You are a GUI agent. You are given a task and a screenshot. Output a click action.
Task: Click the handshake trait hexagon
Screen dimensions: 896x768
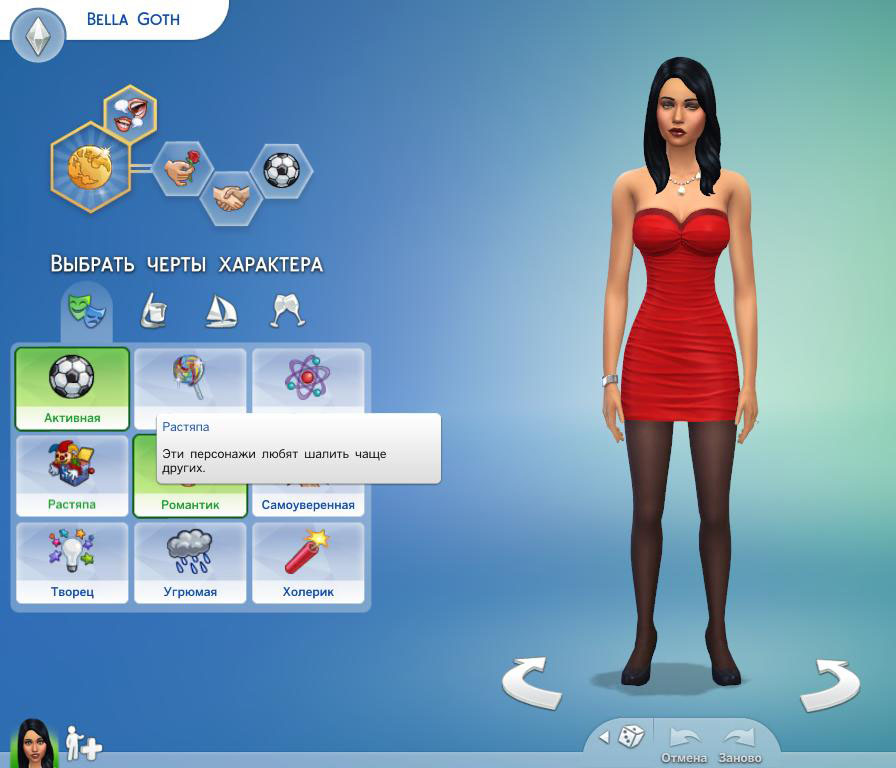point(232,196)
